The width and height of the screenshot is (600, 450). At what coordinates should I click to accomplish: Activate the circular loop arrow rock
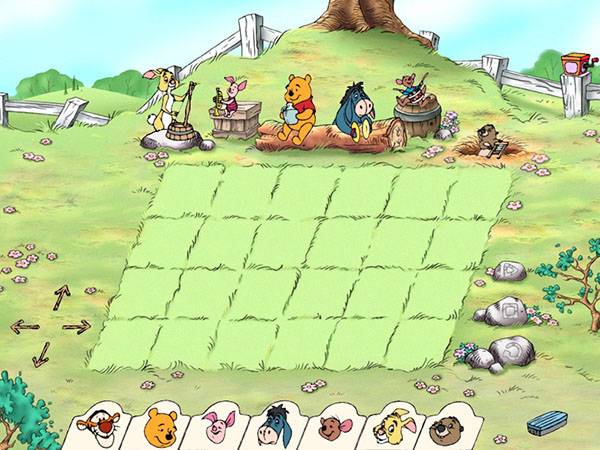click(513, 349)
